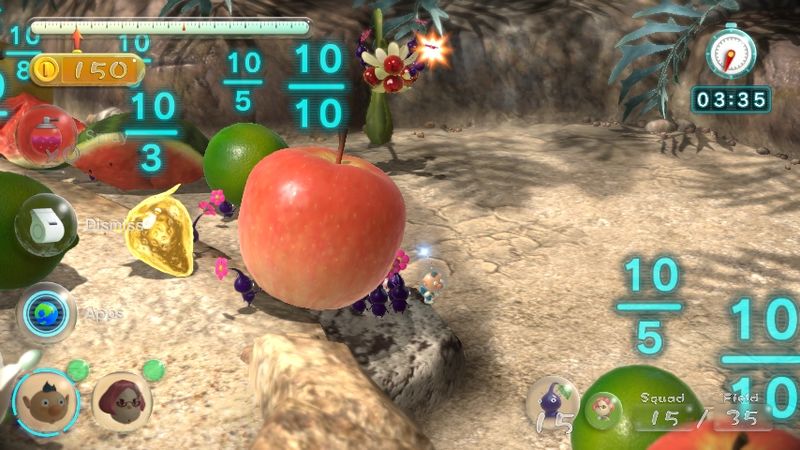Switch to the red-haired captain with glasses
Screen dimensions: 800x450
pyautogui.click(x=121, y=401)
